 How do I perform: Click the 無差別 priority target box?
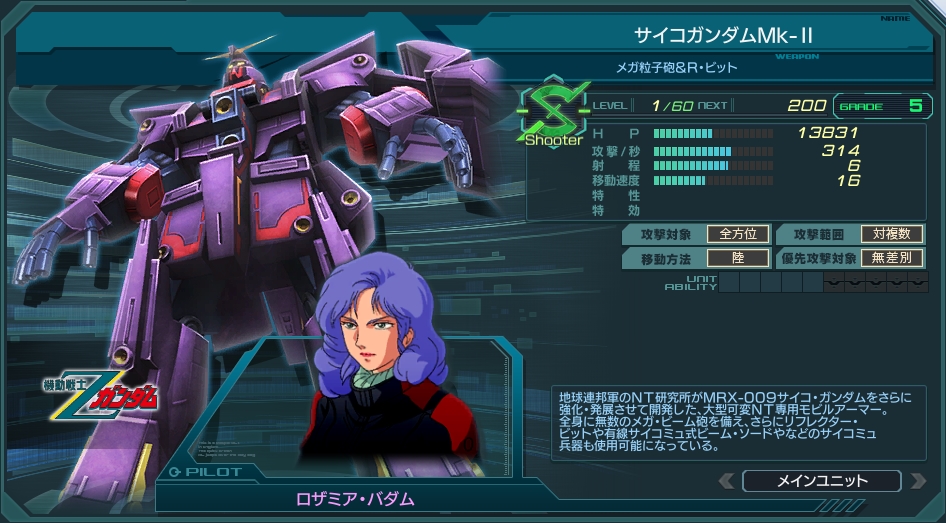892,258
